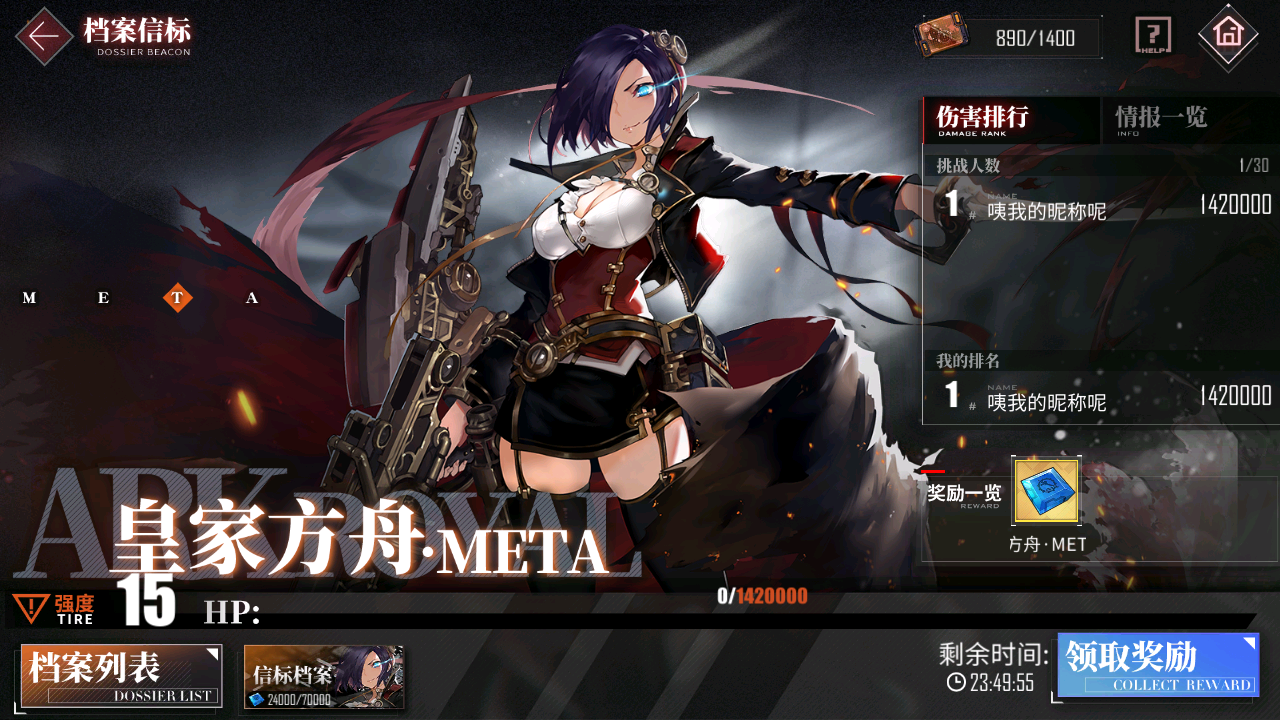Open the Help question mark button
Viewport: 1280px width, 720px height.
click(1153, 37)
